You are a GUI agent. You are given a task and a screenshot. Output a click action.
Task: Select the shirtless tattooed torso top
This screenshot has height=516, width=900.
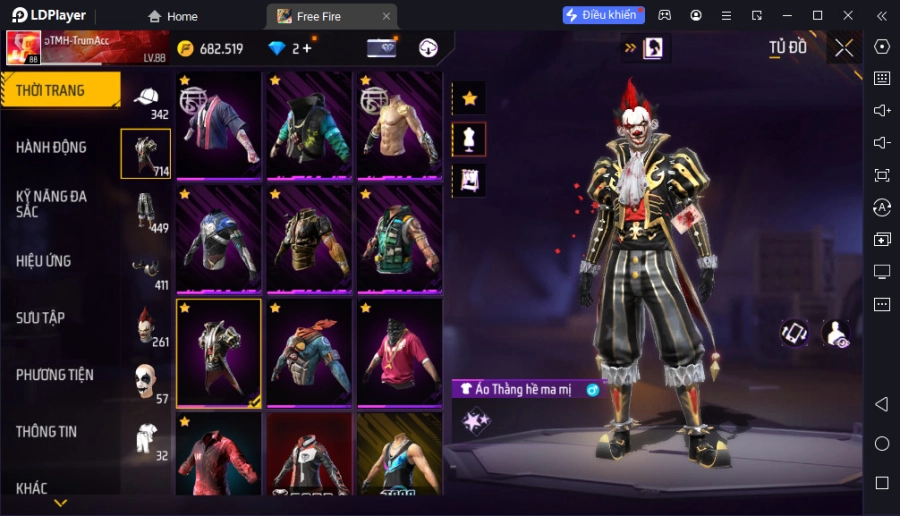[x=399, y=124]
